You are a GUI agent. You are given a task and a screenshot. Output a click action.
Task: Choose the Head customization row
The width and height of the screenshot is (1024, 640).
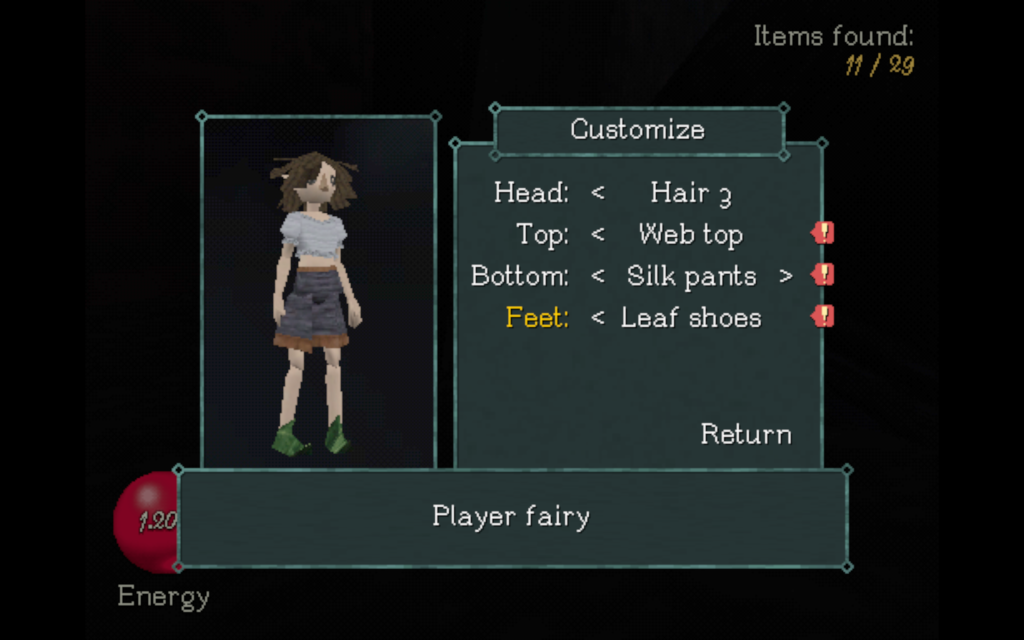[x=531, y=192]
